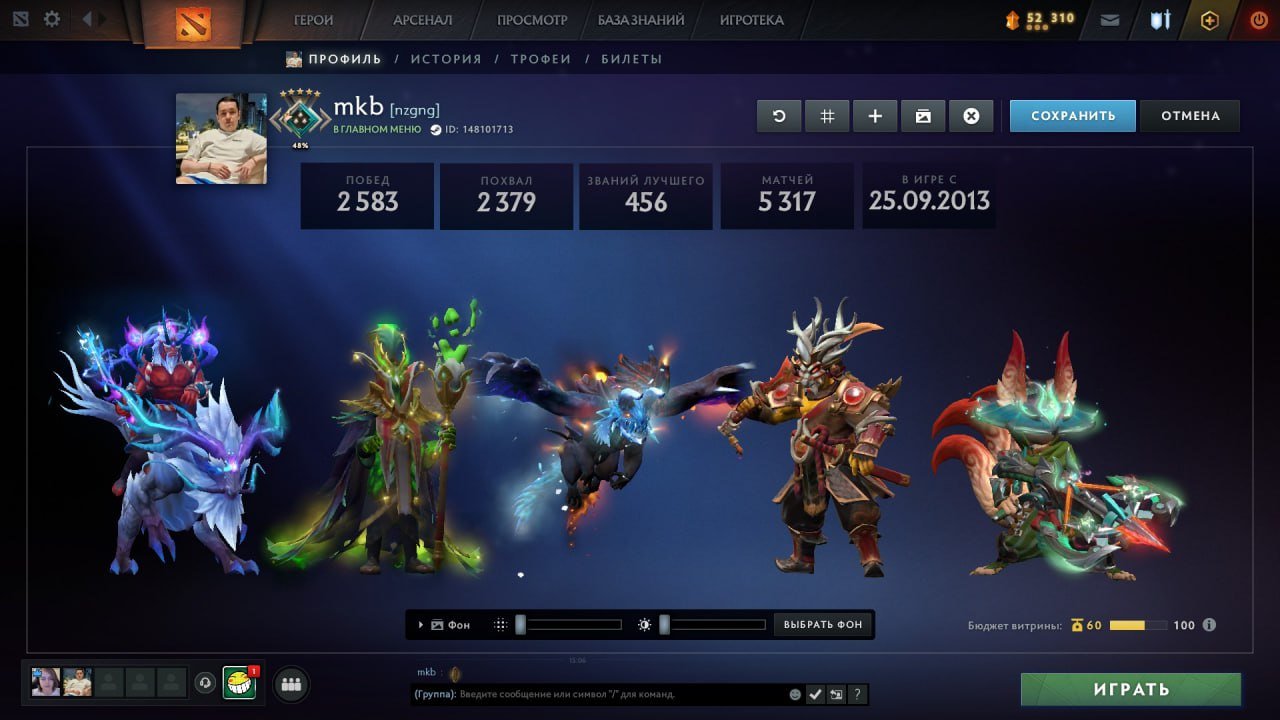Open the settings gear

[x=51, y=19]
